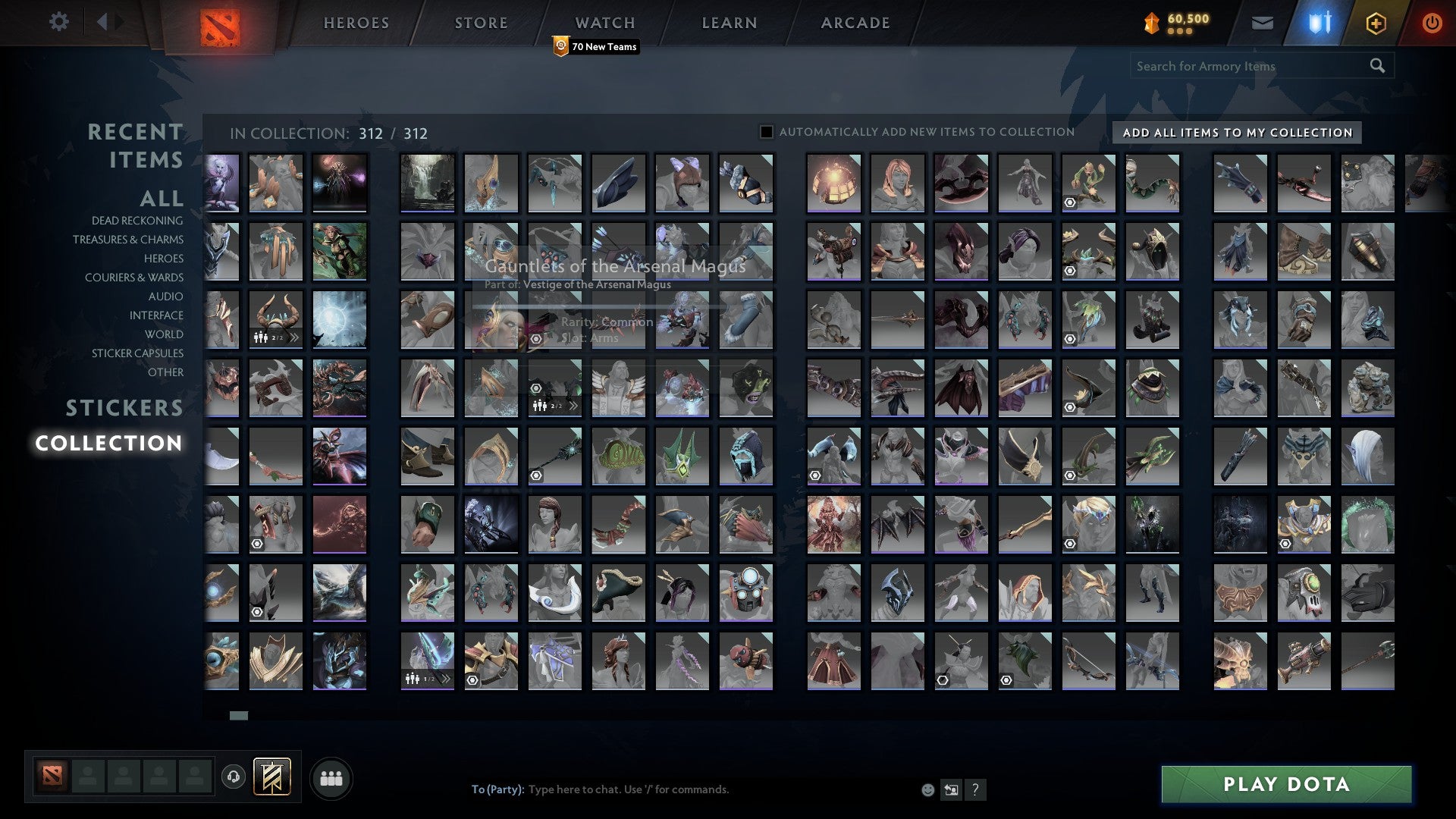This screenshot has width=1456, height=819.
Task: Toggle the party voice chat headset icon
Action: [x=234, y=776]
